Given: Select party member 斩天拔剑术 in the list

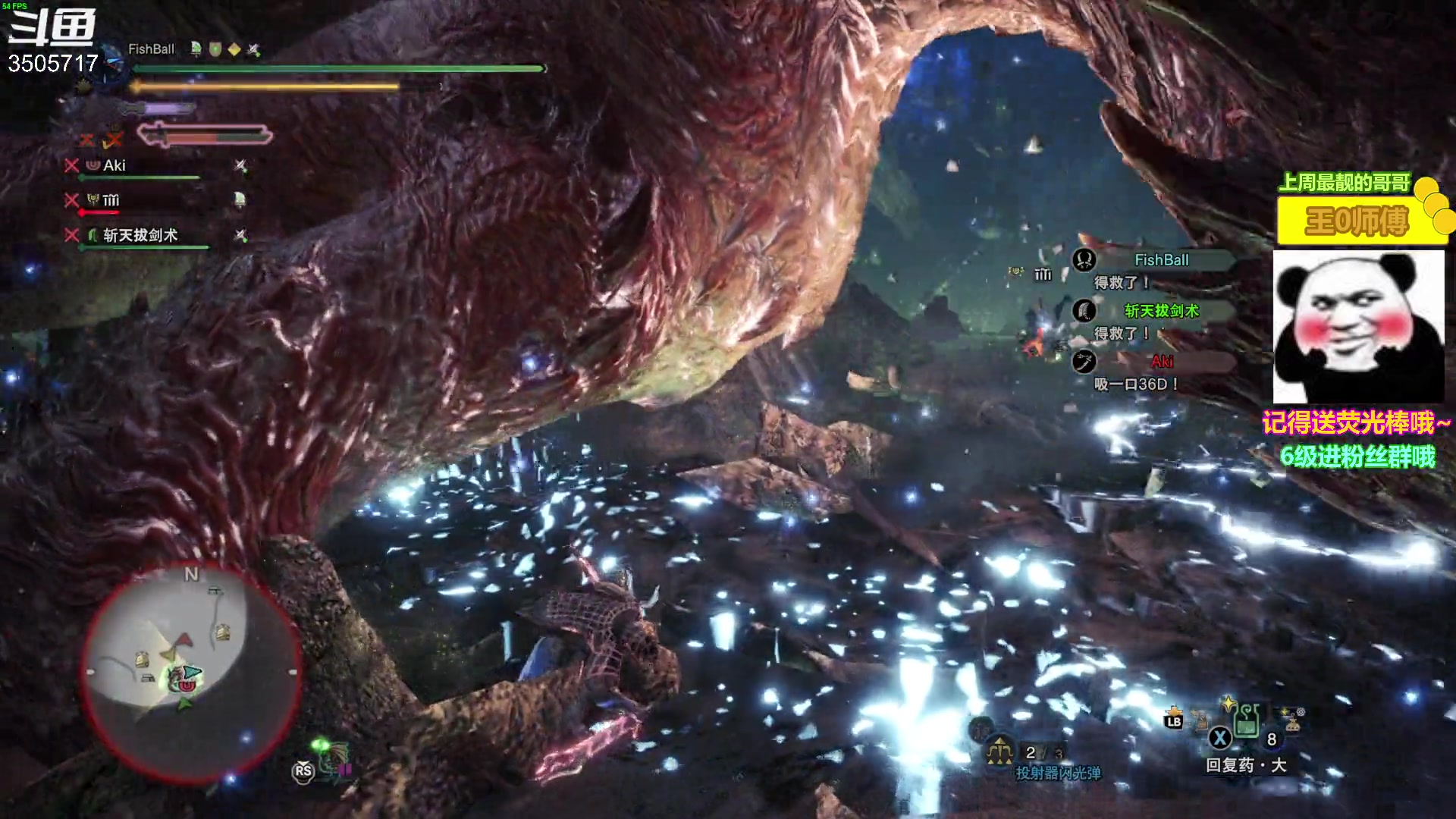Looking at the screenshot, I should click(140, 235).
